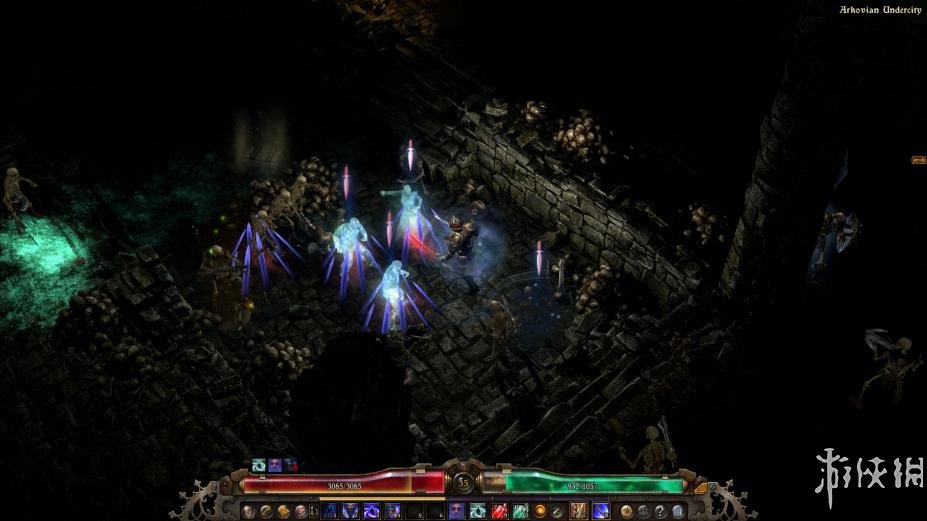Click the golden barrel menu button

tap(284, 510)
